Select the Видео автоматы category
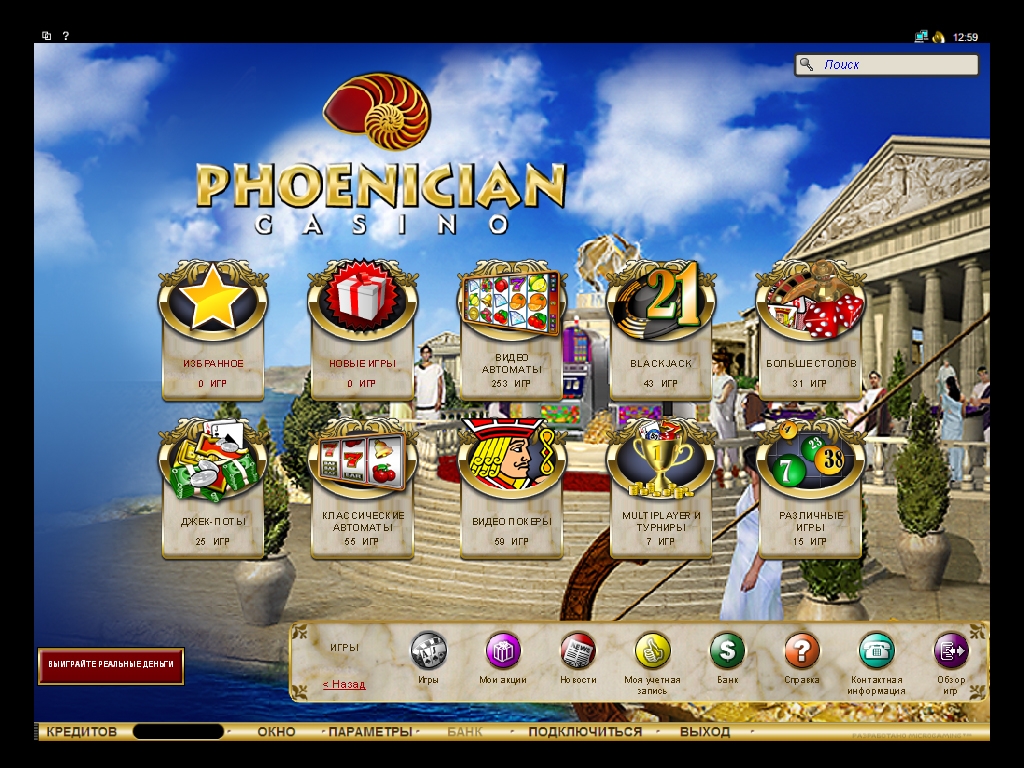Image resolution: width=1024 pixels, height=768 pixels. click(x=511, y=330)
